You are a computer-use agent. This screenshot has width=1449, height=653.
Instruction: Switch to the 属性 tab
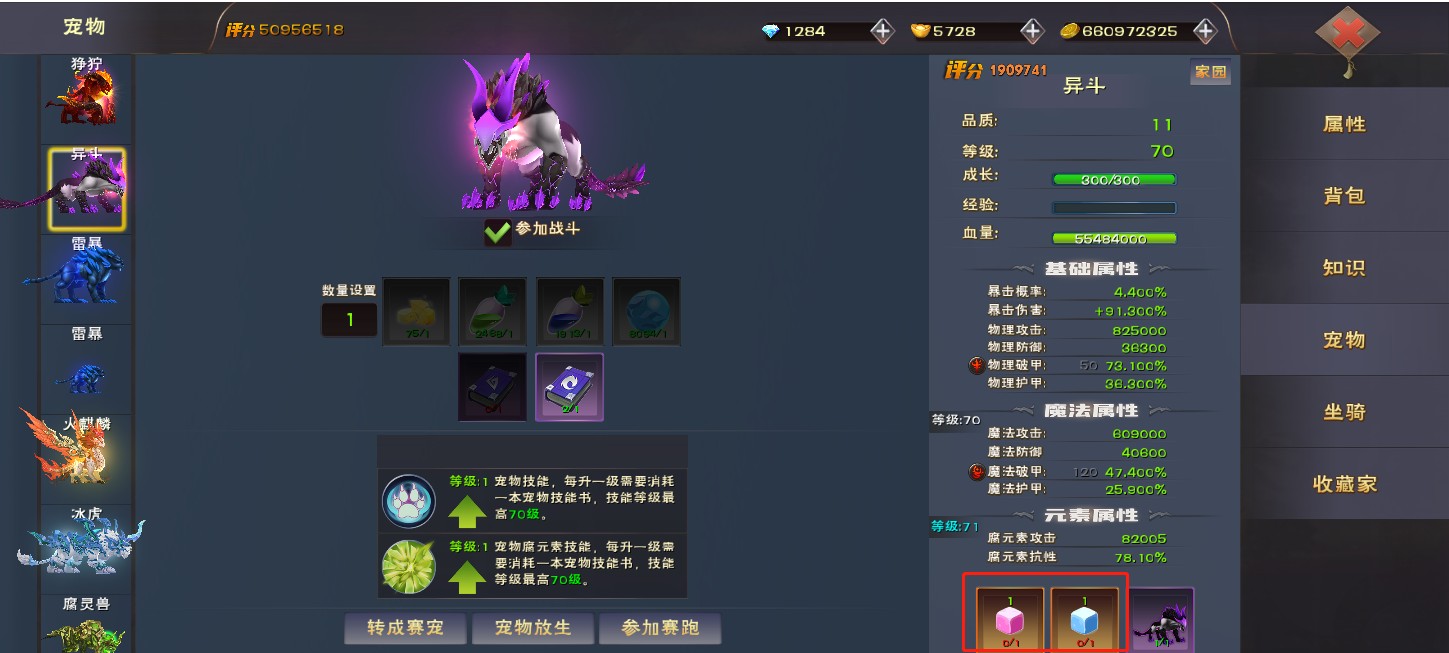tap(1344, 124)
